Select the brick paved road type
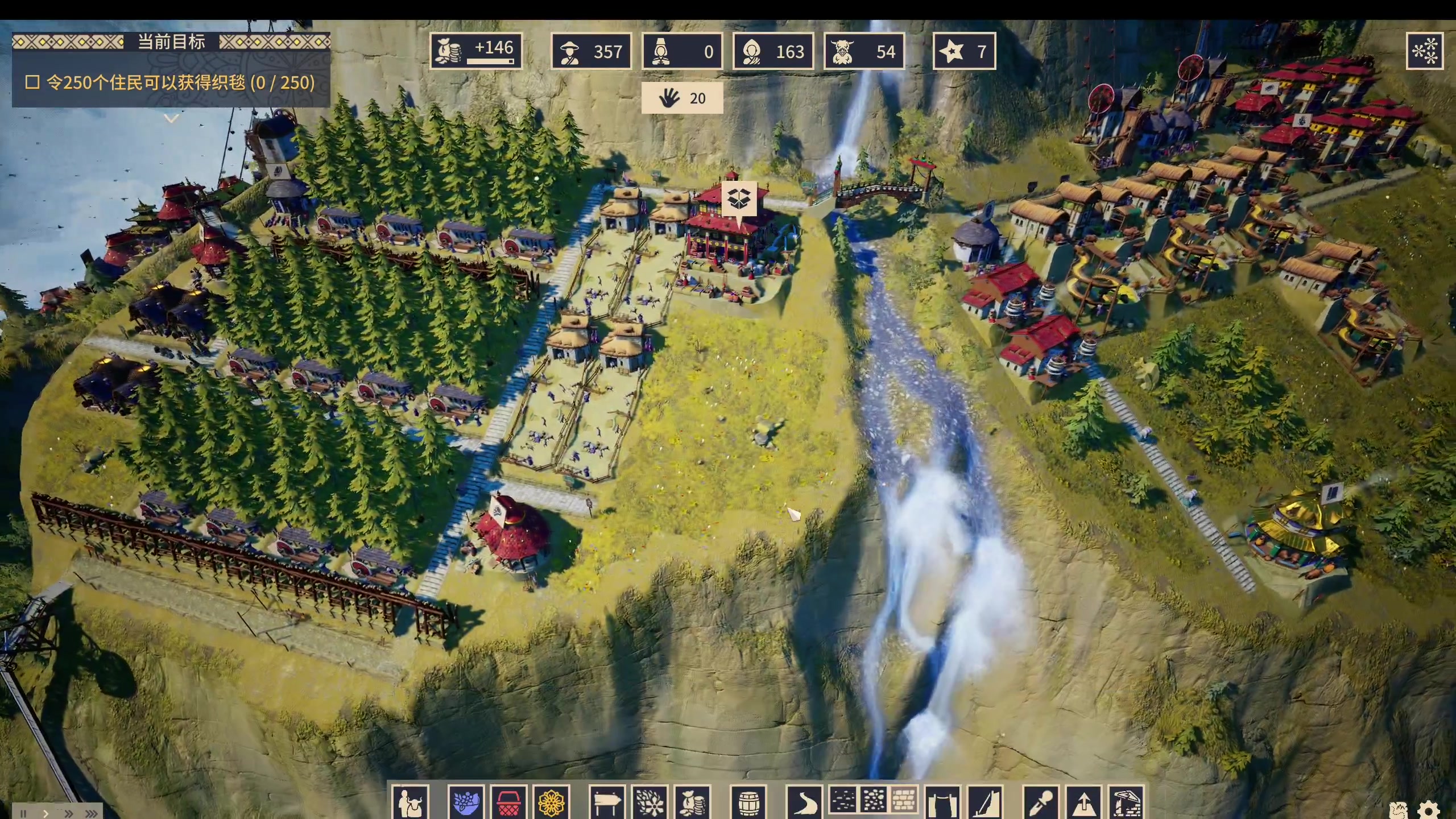This screenshot has width=1456, height=819. coord(904,800)
